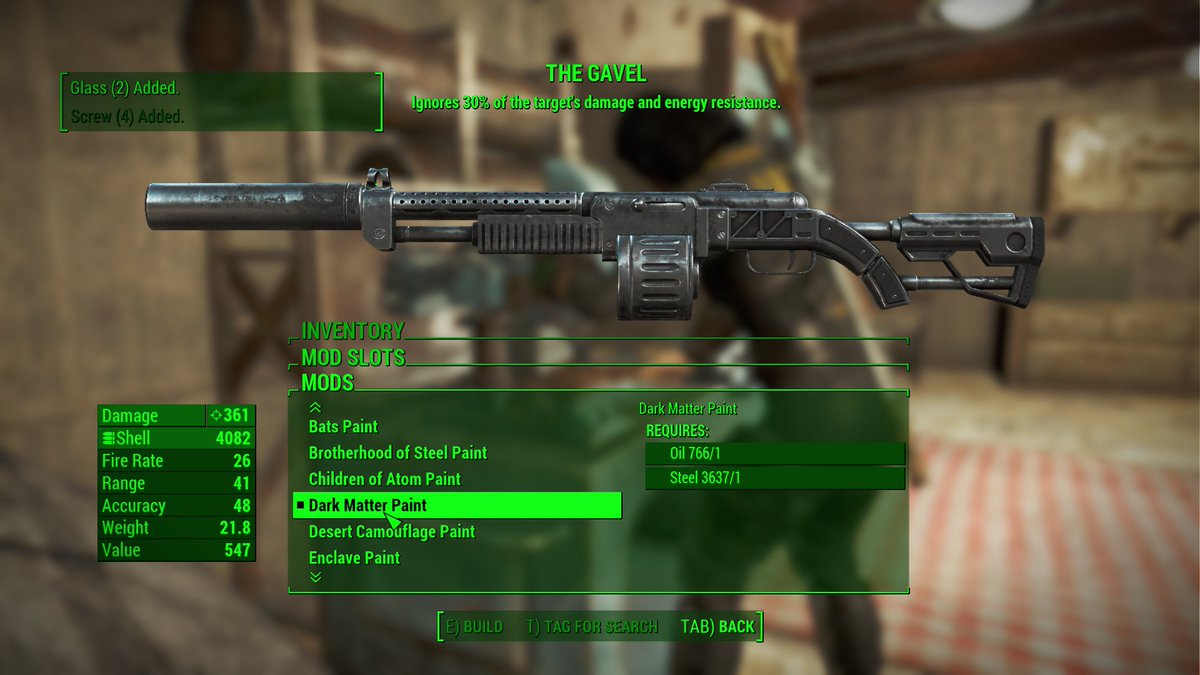Screen dimensions: 1200x675
Task: Select Bats Paint mod
Action: [x=343, y=427]
